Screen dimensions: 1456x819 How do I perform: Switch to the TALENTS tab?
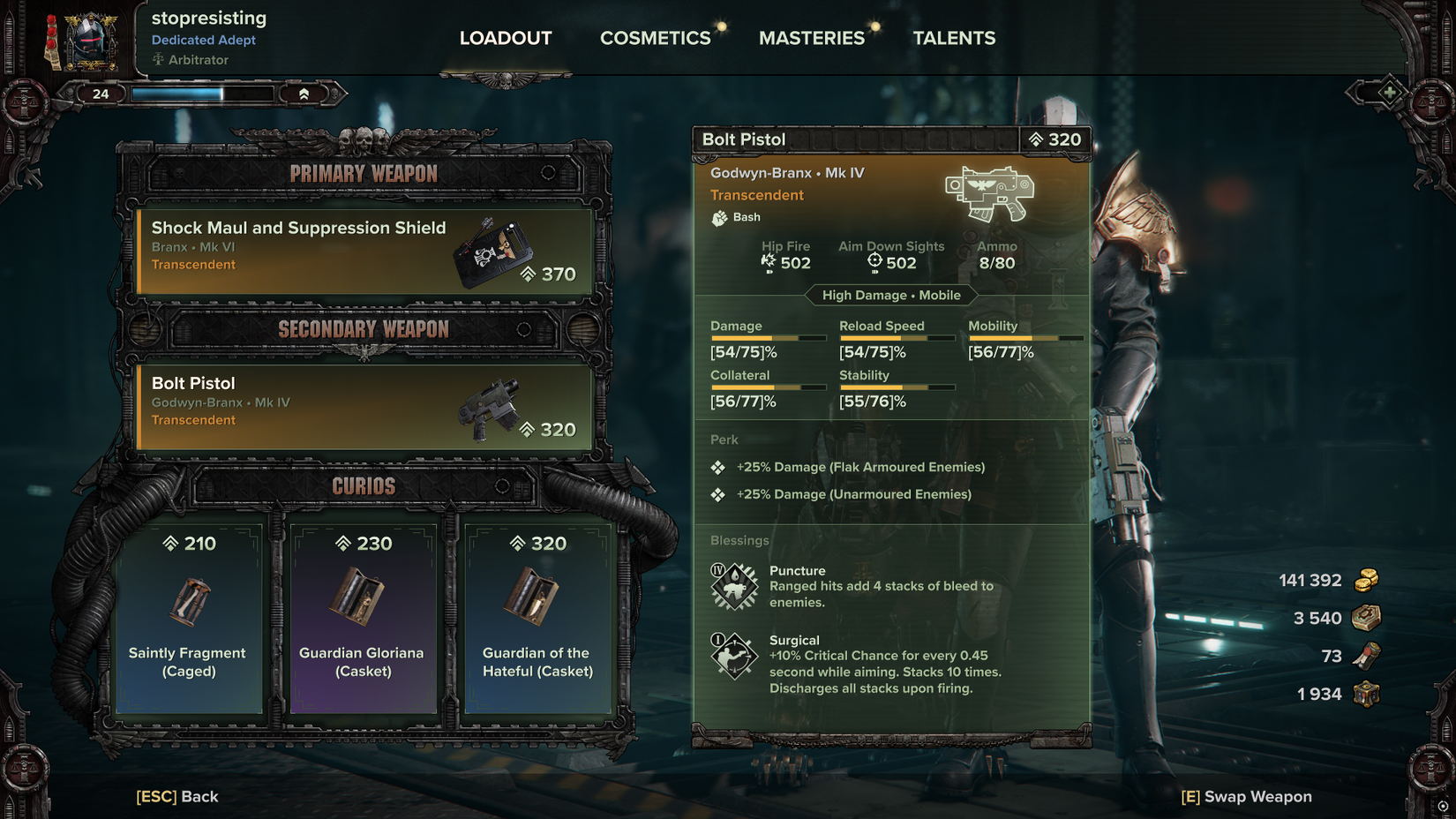[x=954, y=38]
